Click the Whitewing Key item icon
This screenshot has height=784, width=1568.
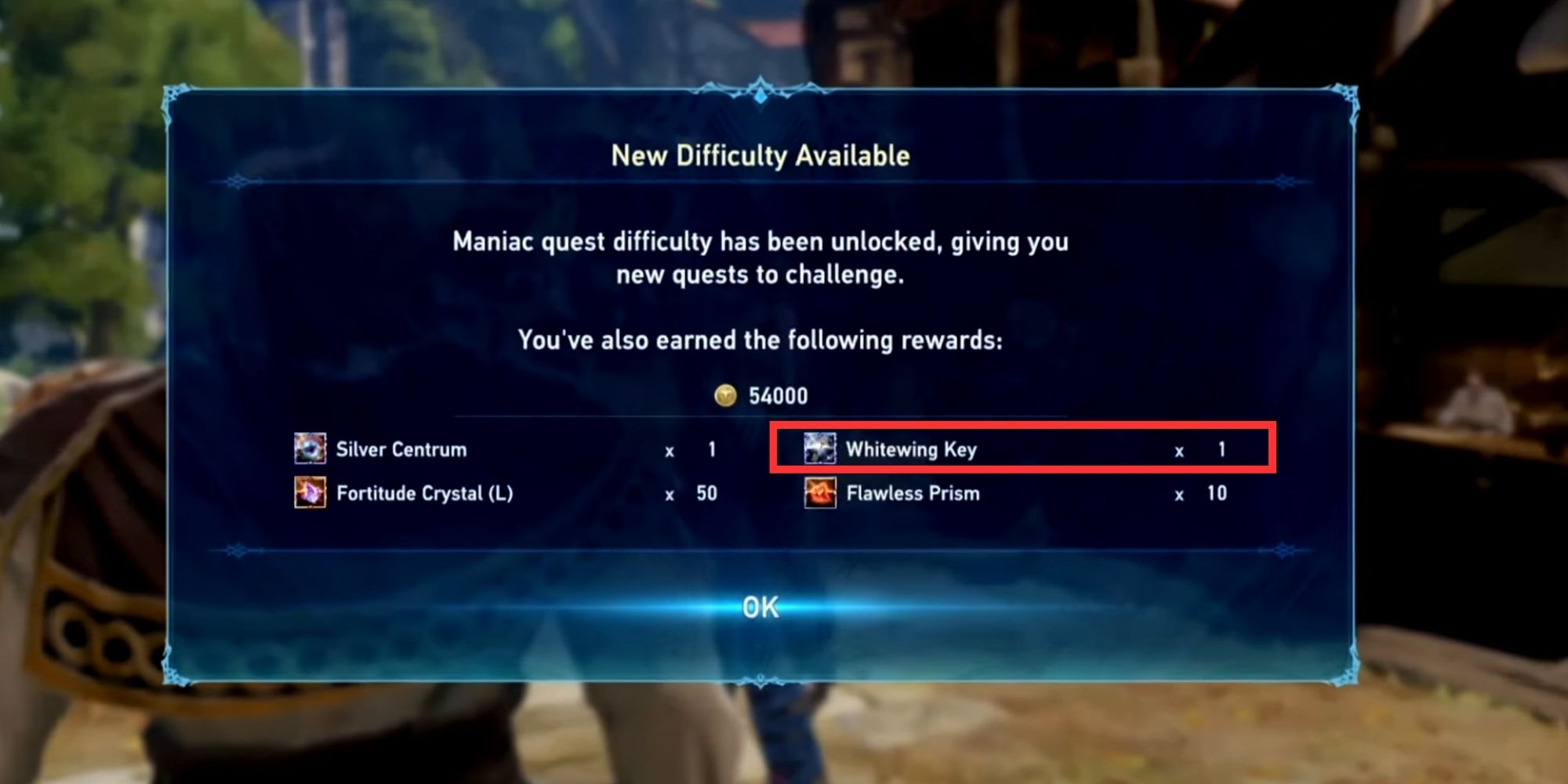pyautogui.click(x=818, y=449)
